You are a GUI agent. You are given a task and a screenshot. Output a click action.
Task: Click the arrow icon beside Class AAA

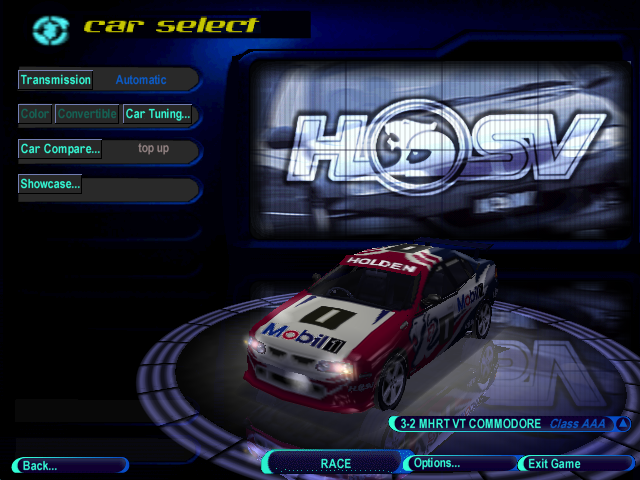(623, 424)
